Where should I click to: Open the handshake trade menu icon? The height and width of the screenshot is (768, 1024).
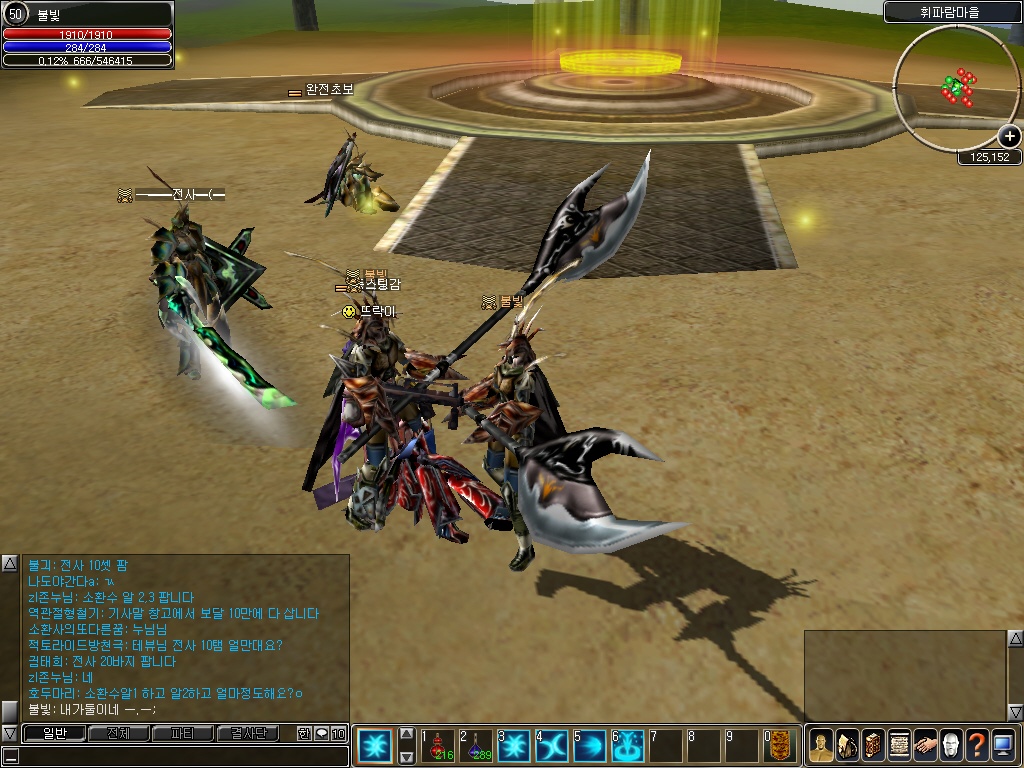(925, 746)
